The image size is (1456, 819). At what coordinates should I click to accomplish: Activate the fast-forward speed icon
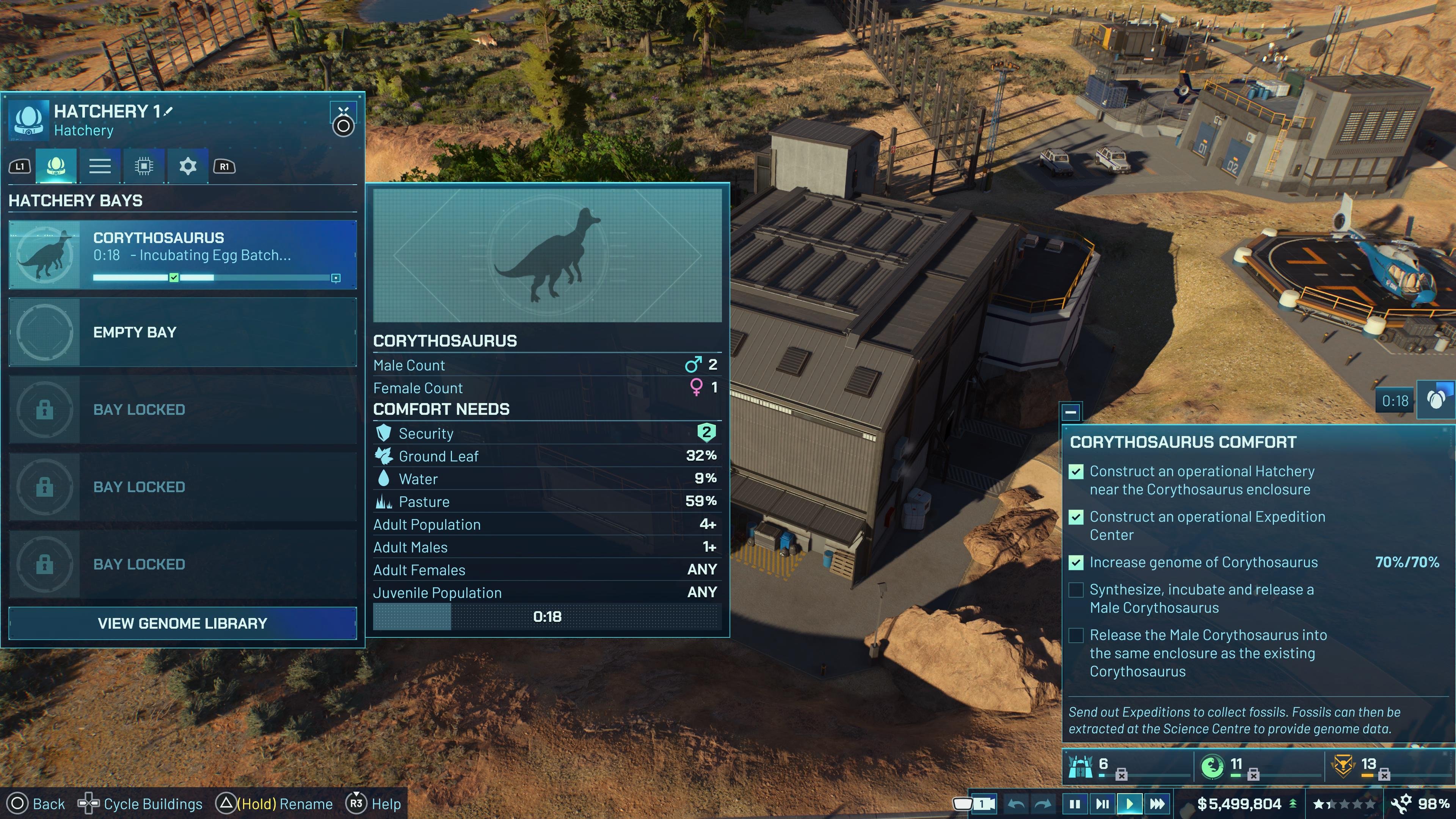1158,803
